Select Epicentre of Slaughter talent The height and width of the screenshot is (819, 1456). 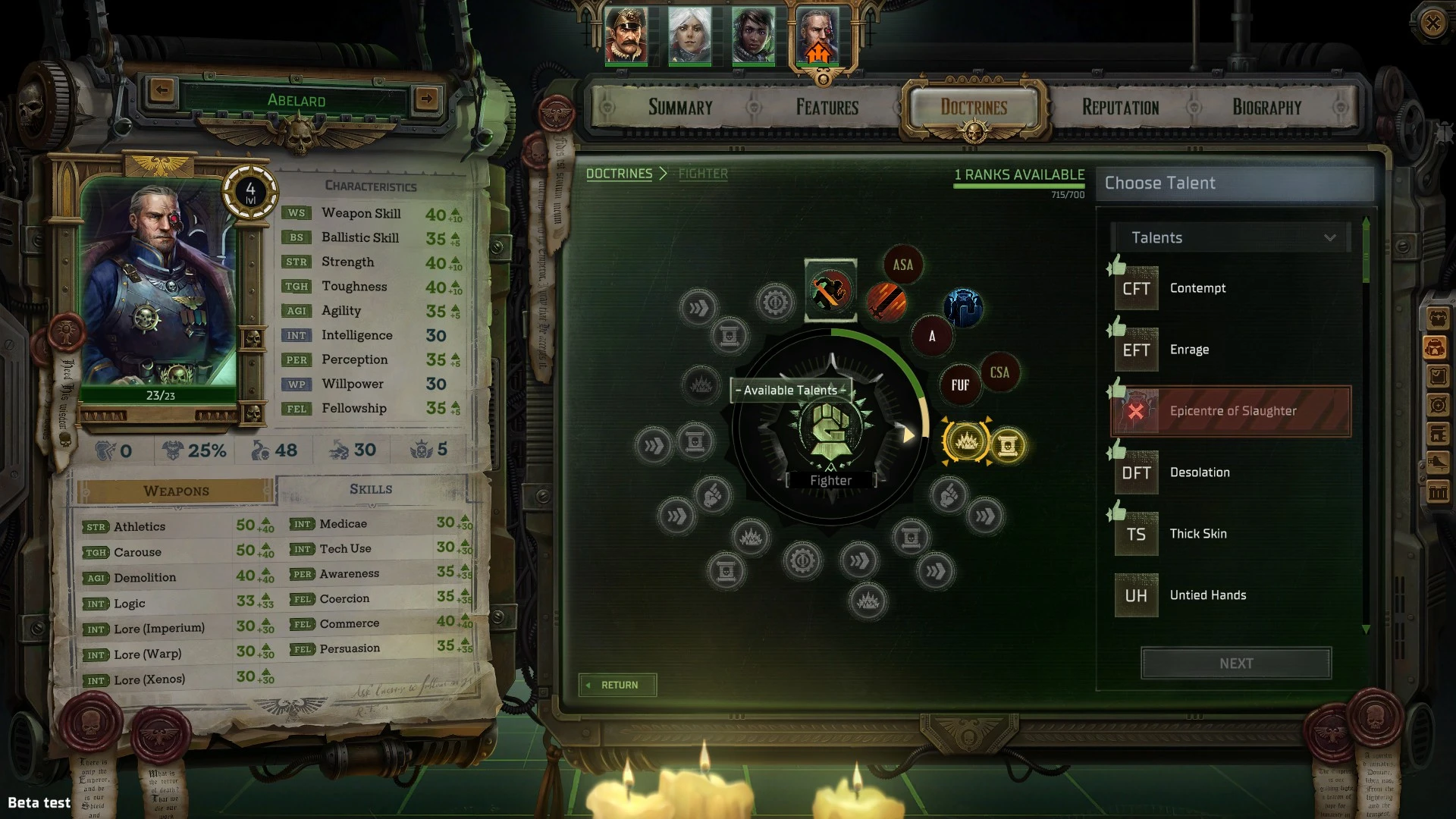tap(1232, 411)
